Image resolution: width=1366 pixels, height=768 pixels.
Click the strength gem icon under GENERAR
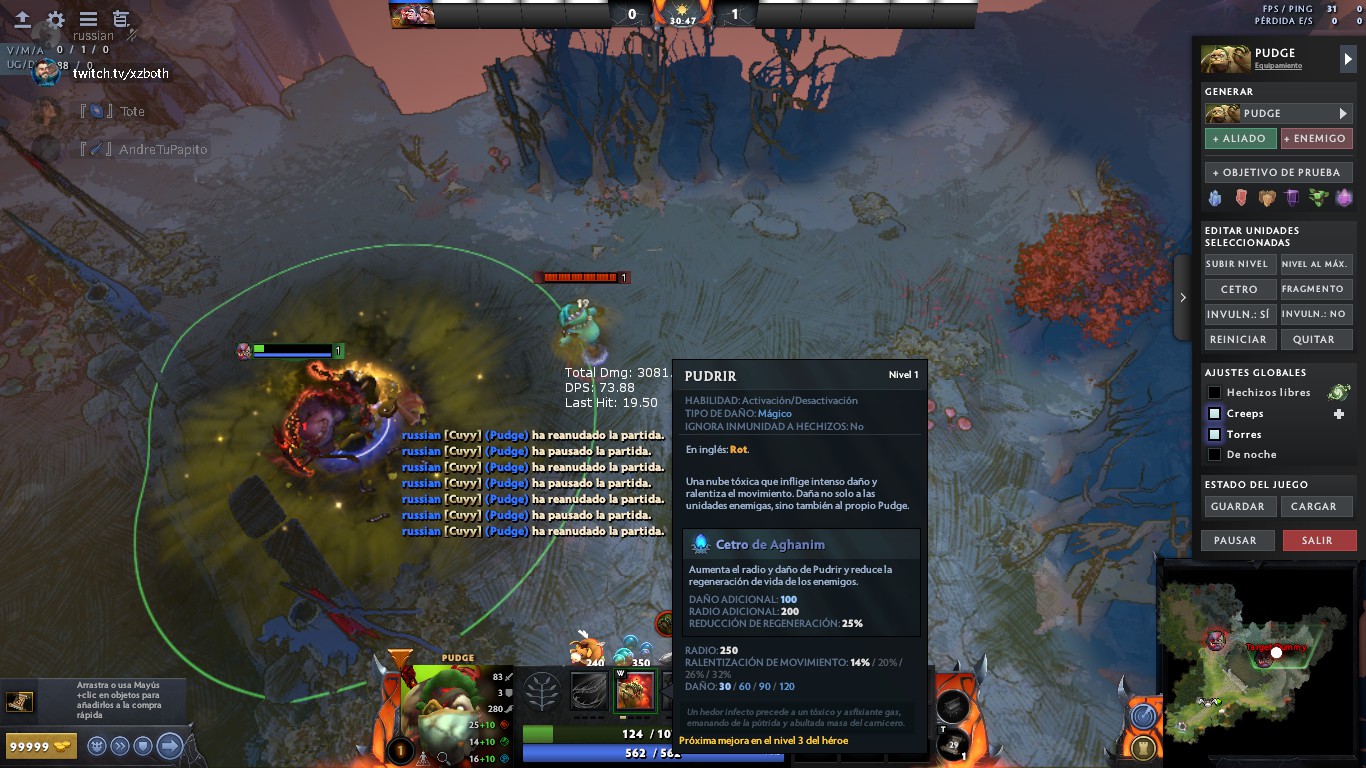click(1240, 198)
